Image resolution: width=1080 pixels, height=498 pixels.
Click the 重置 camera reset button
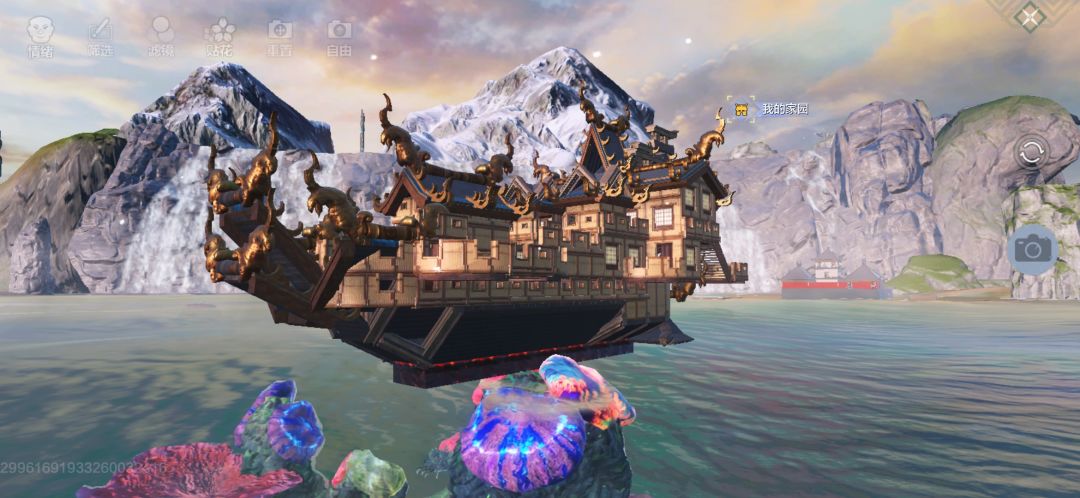pos(280,36)
